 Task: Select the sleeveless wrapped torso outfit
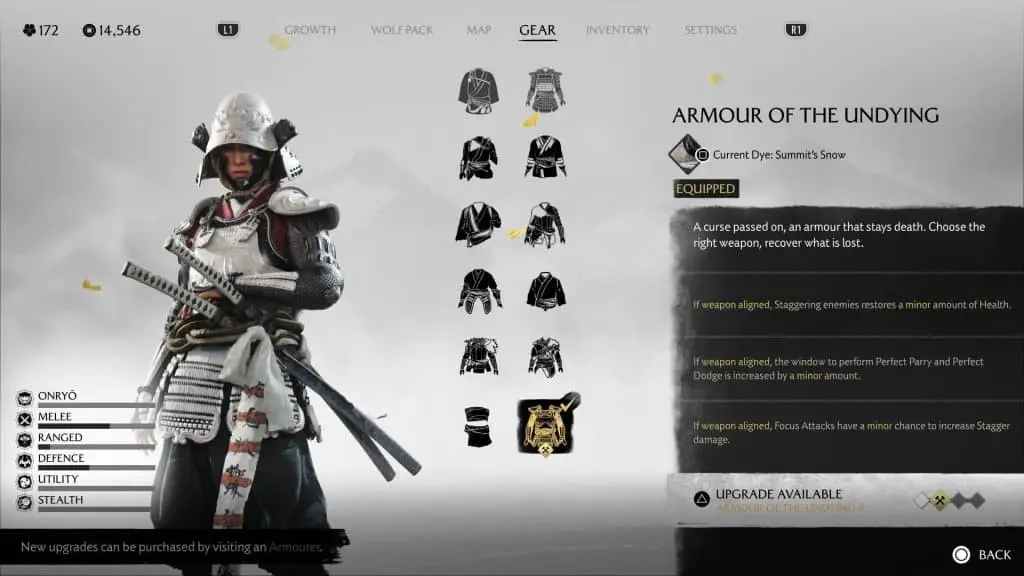coord(478,424)
